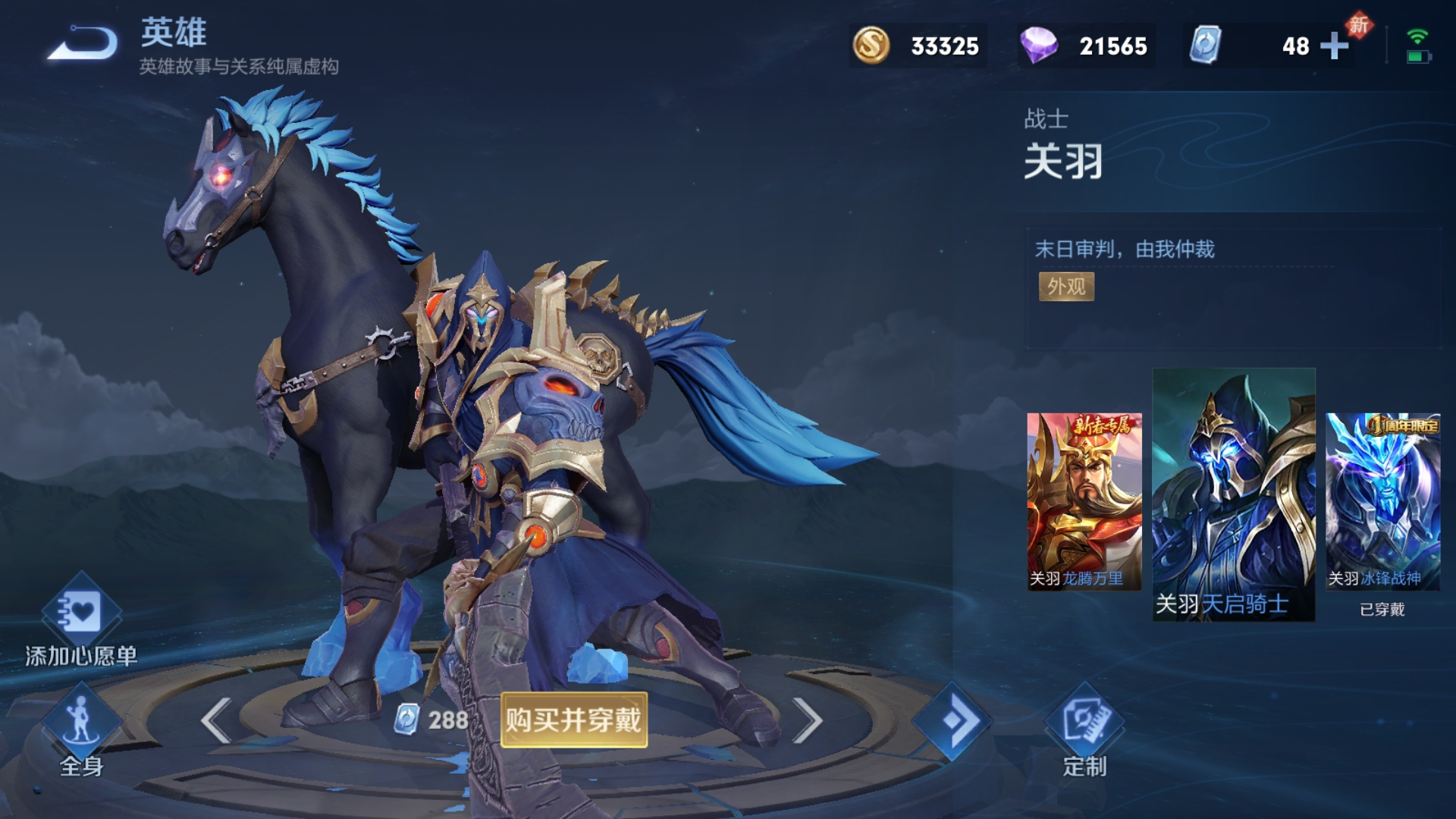Select the 关羽 天启骑士 skin thumbnail
1456x819 pixels.
(x=1233, y=494)
